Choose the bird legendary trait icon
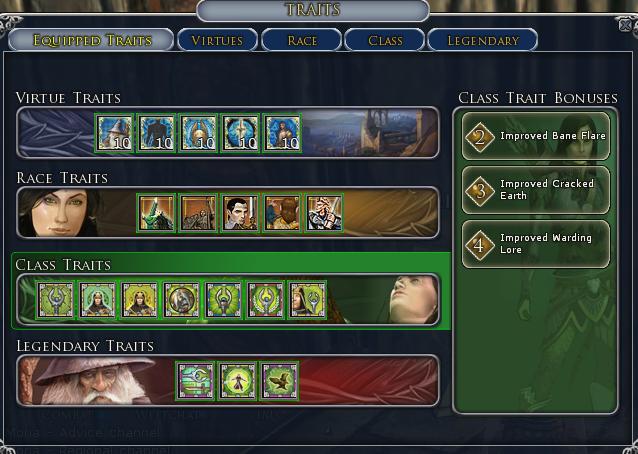The image size is (638, 454). [x=280, y=381]
